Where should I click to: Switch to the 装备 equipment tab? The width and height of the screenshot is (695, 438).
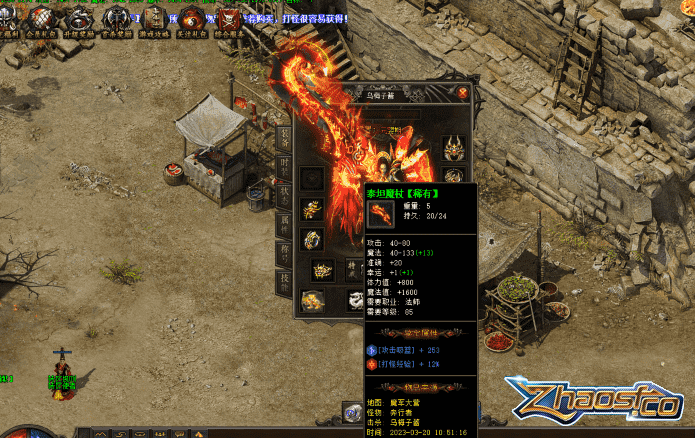pyautogui.click(x=284, y=136)
